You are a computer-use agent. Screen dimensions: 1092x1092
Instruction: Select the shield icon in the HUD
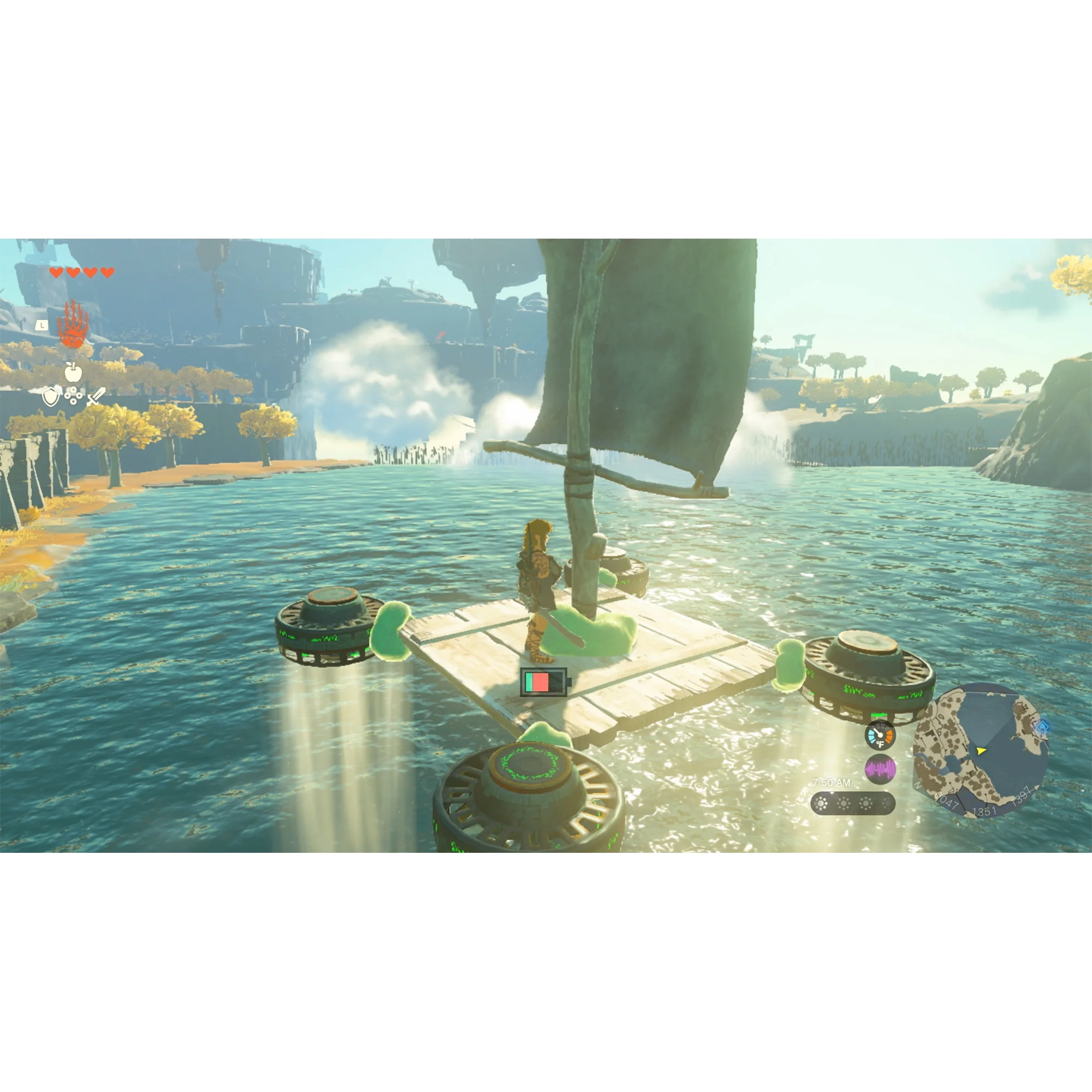click(51, 397)
